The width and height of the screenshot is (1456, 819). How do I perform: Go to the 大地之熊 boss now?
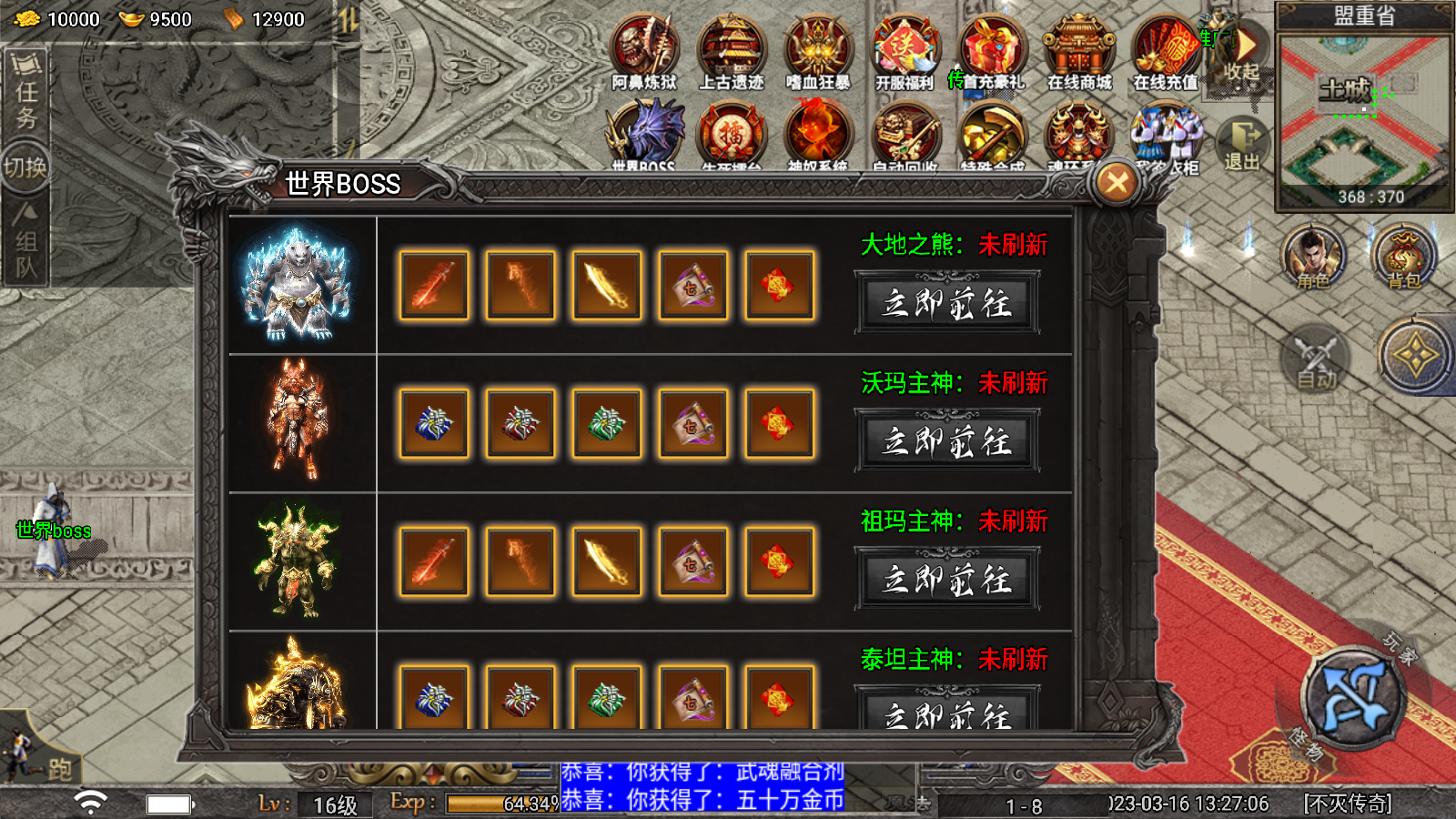[946, 303]
